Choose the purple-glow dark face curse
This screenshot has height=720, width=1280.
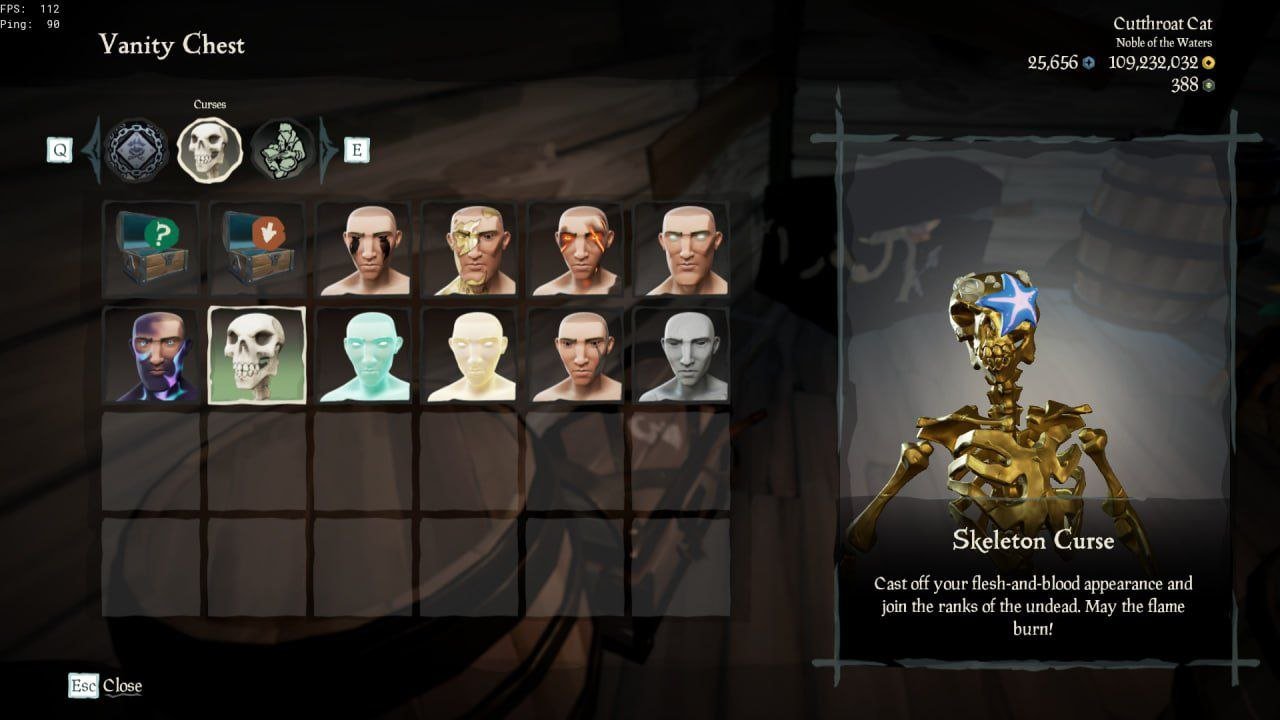(x=151, y=356)
